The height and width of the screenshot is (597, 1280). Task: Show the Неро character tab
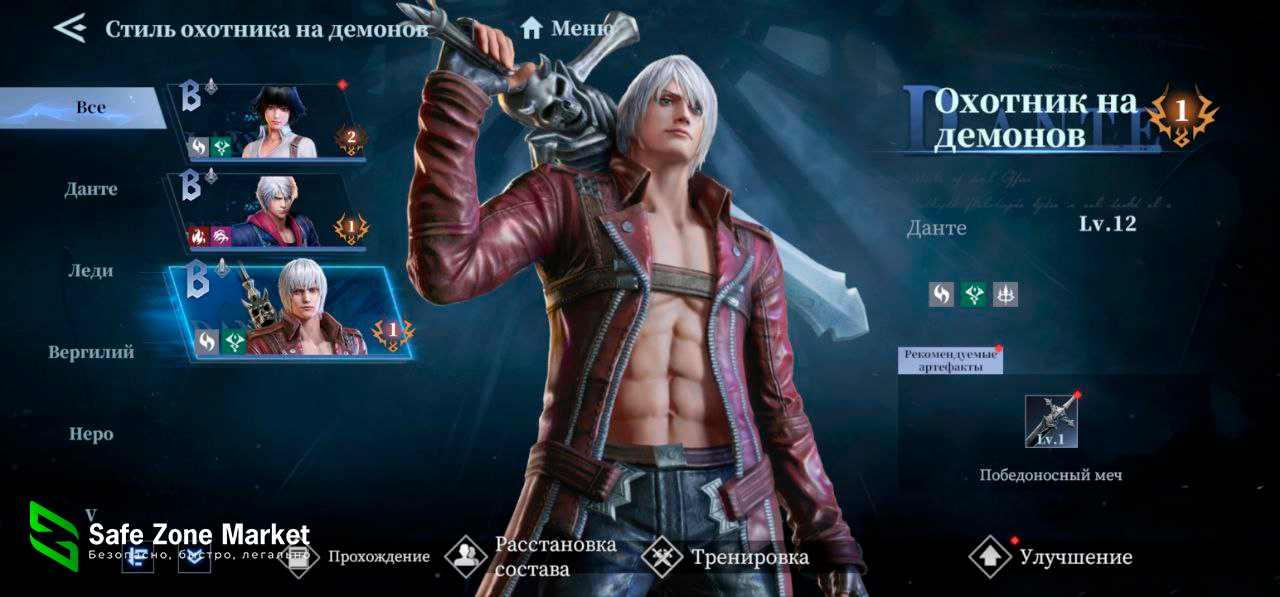[x=91, y=434]
